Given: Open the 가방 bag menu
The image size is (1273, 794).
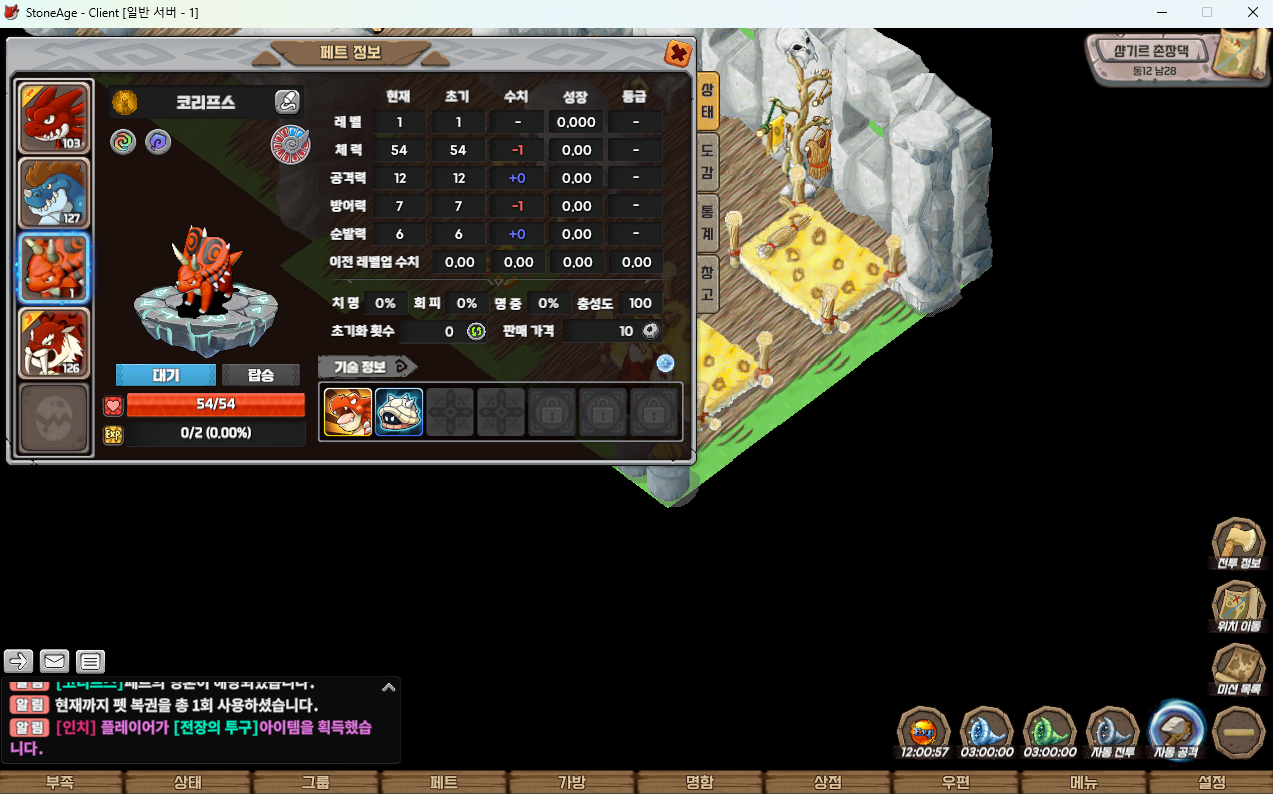Looking at the screenshot, I should pos(571,782).
